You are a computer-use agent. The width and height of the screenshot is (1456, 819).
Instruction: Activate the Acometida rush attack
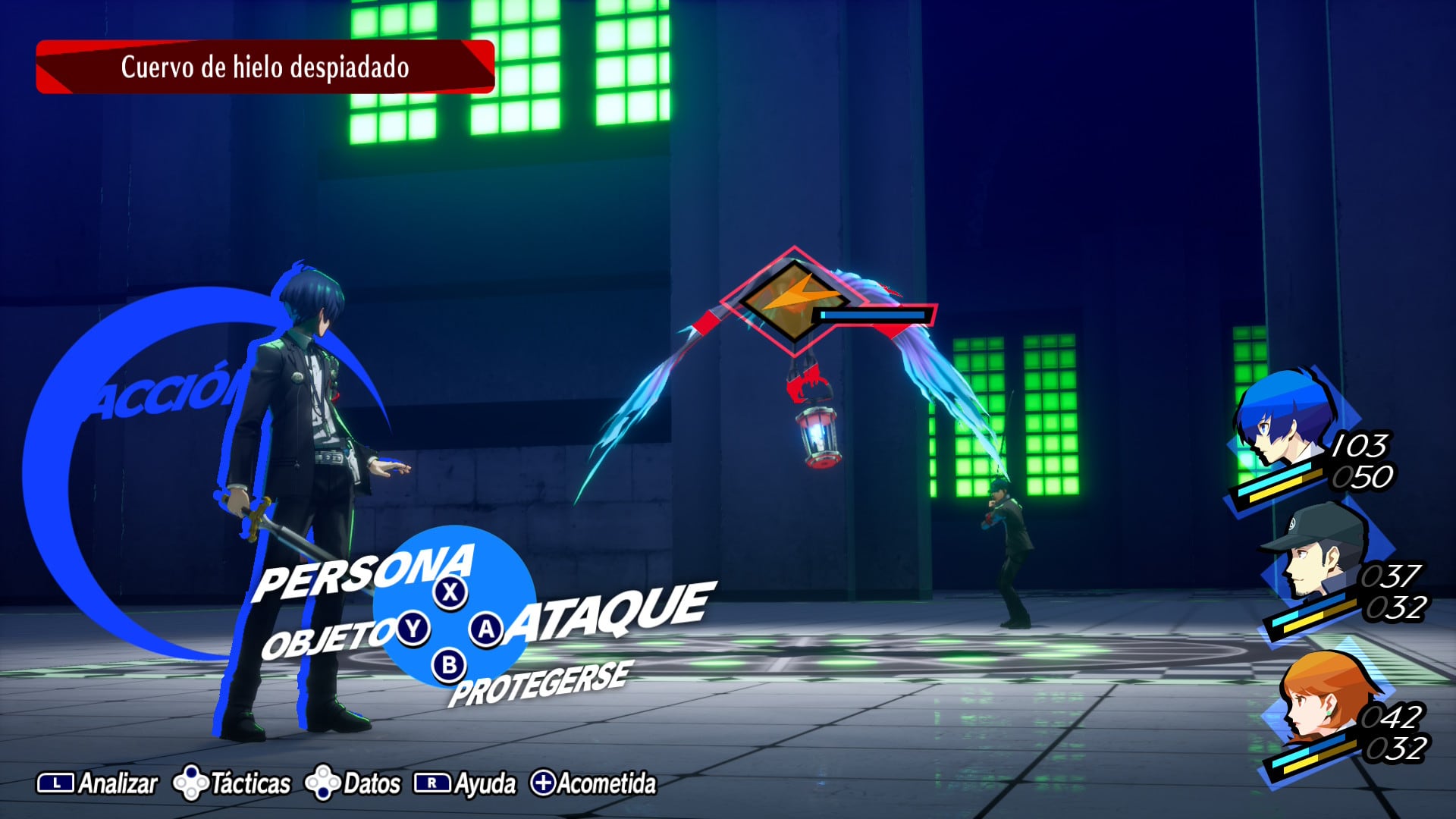point(594,783)
